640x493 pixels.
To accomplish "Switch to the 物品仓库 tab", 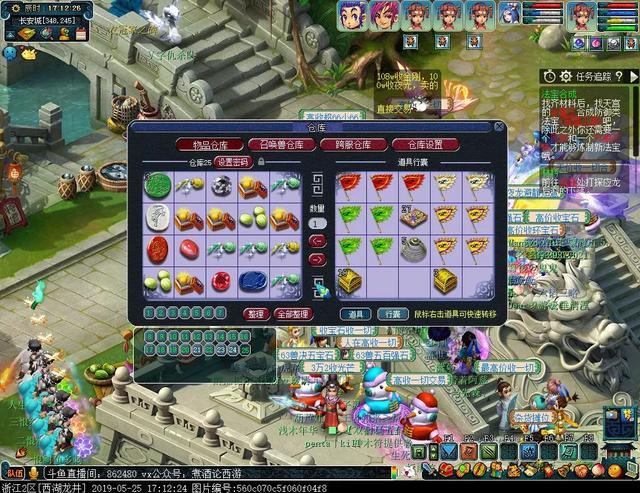I will point(208,144).
